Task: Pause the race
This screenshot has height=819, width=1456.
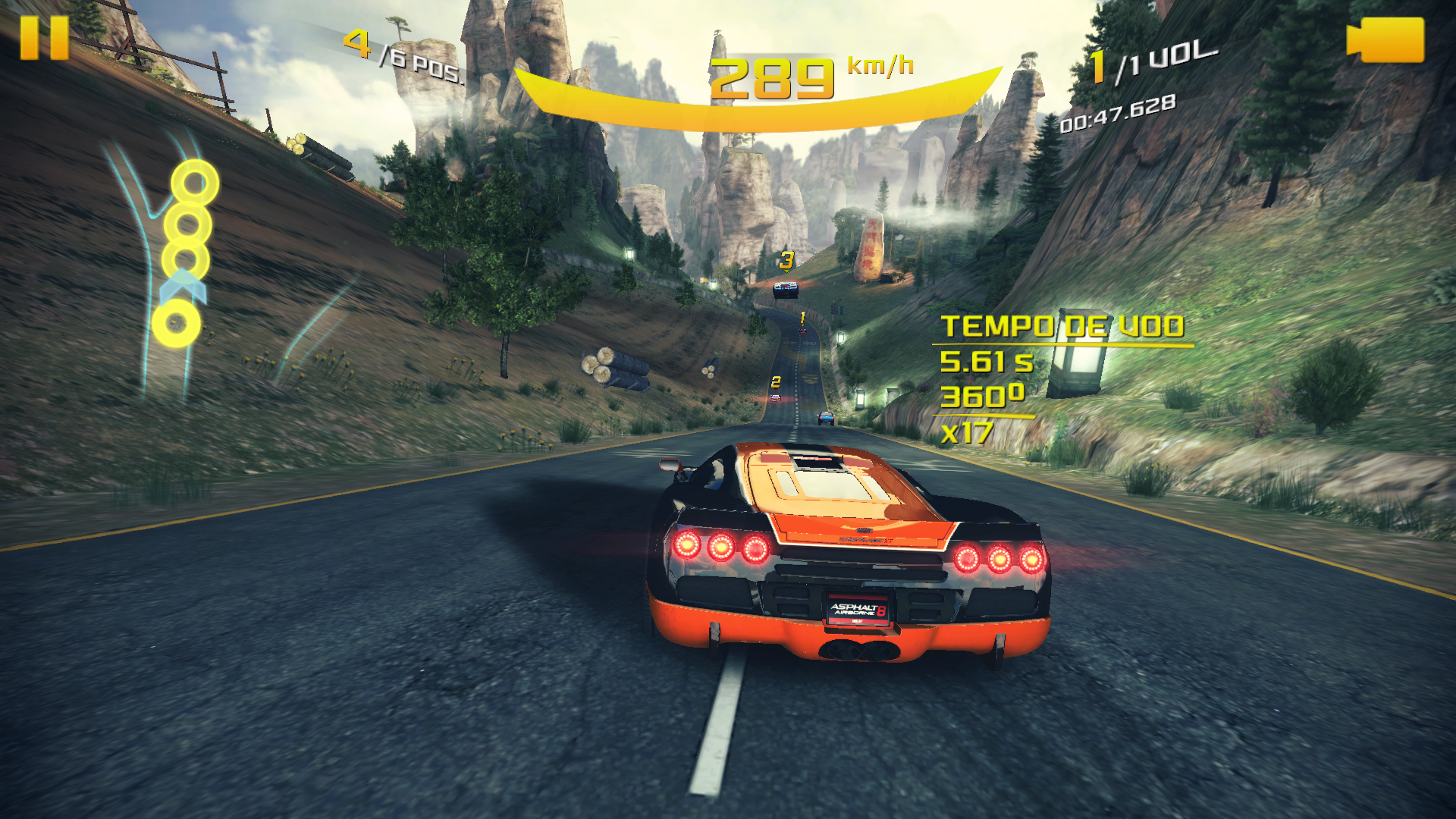Action: [x=44, y=38]
